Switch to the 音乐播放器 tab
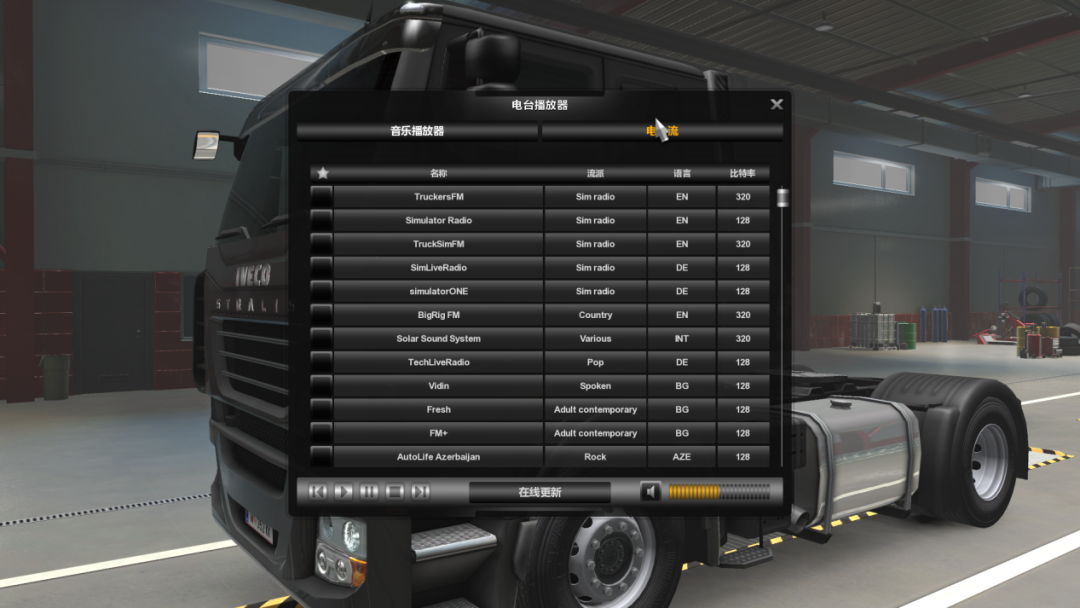 click(x=417, y=131)
